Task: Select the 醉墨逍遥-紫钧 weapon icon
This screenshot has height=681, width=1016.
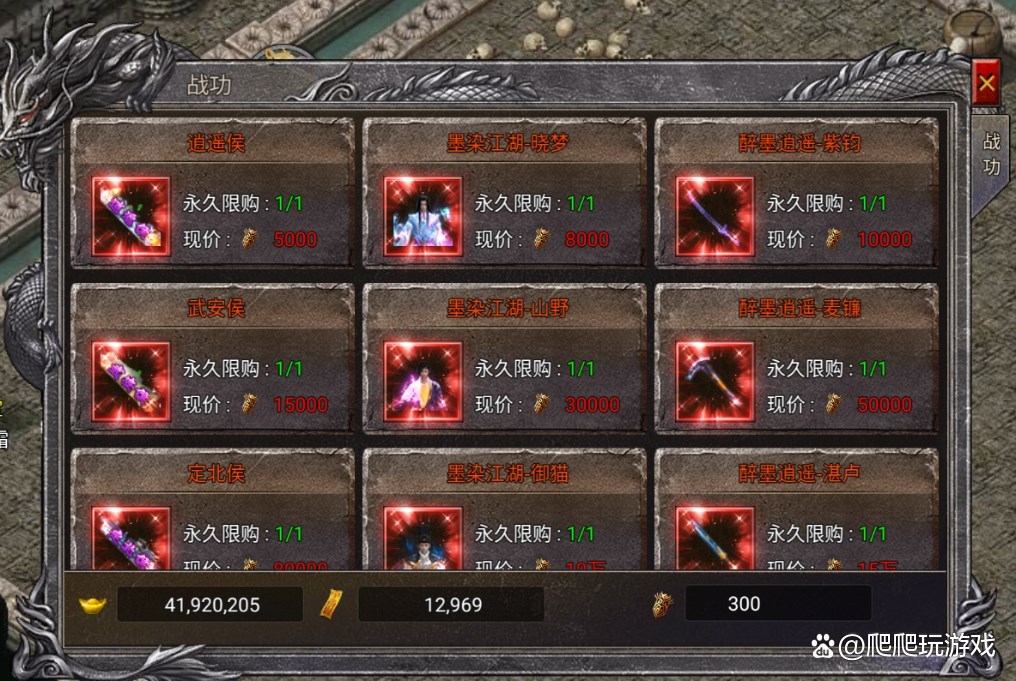Action: pyautogui.click(x=714, y=216)
